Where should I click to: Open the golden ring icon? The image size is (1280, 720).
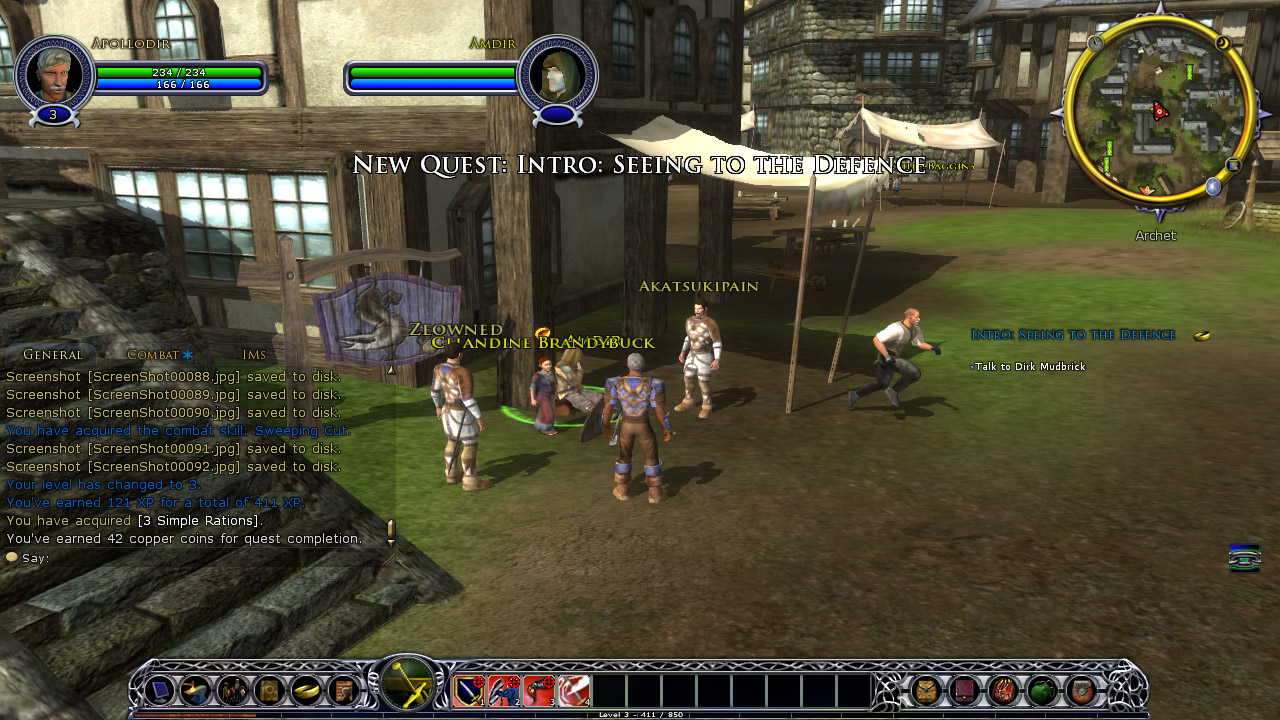[306, 690]
